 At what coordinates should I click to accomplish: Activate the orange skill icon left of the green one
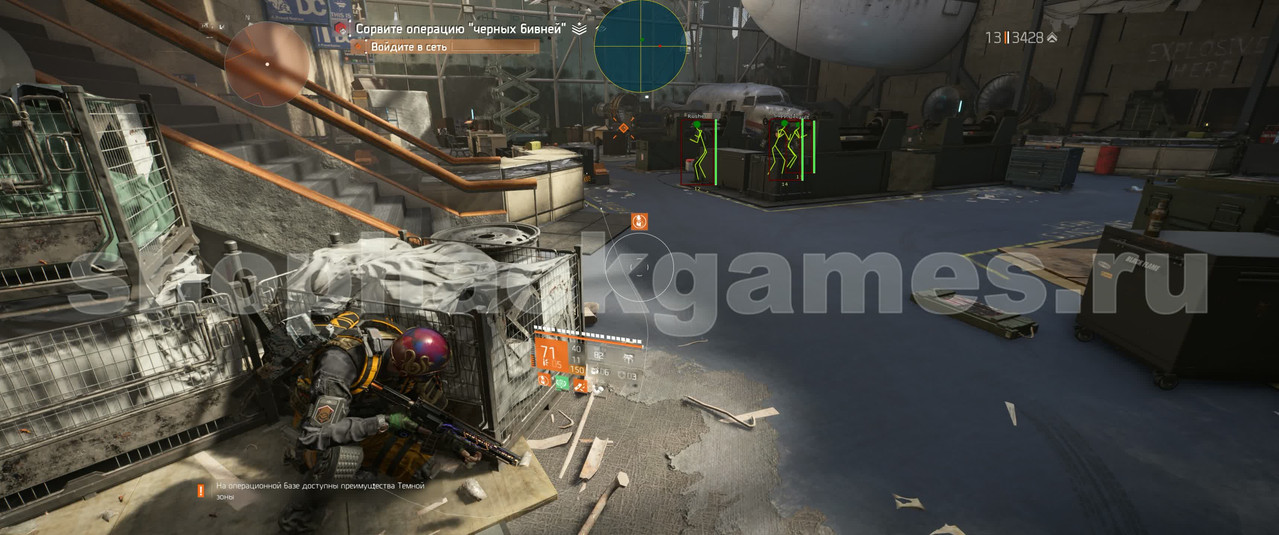544,381
